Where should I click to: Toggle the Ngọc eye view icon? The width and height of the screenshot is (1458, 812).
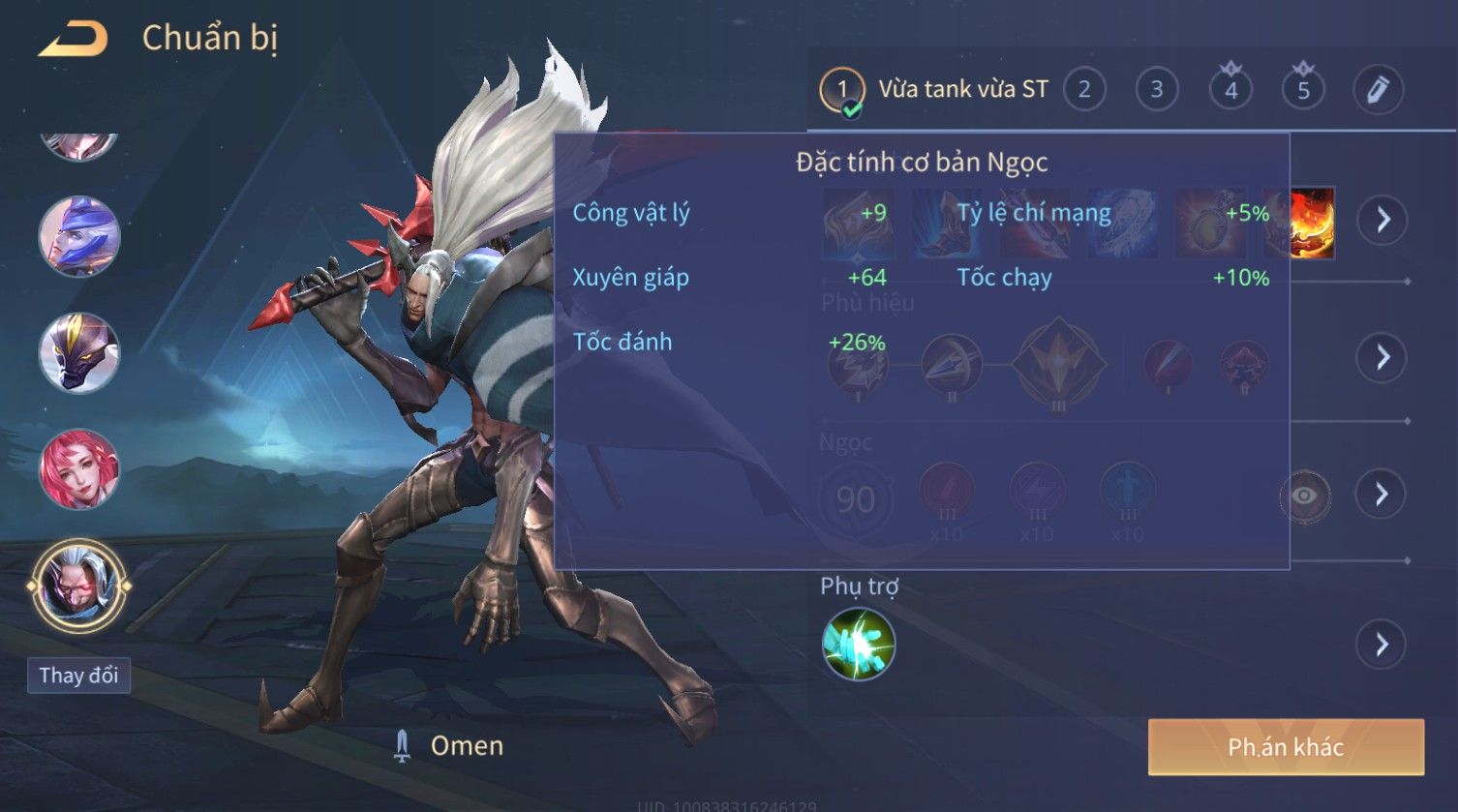point(1304,496)
